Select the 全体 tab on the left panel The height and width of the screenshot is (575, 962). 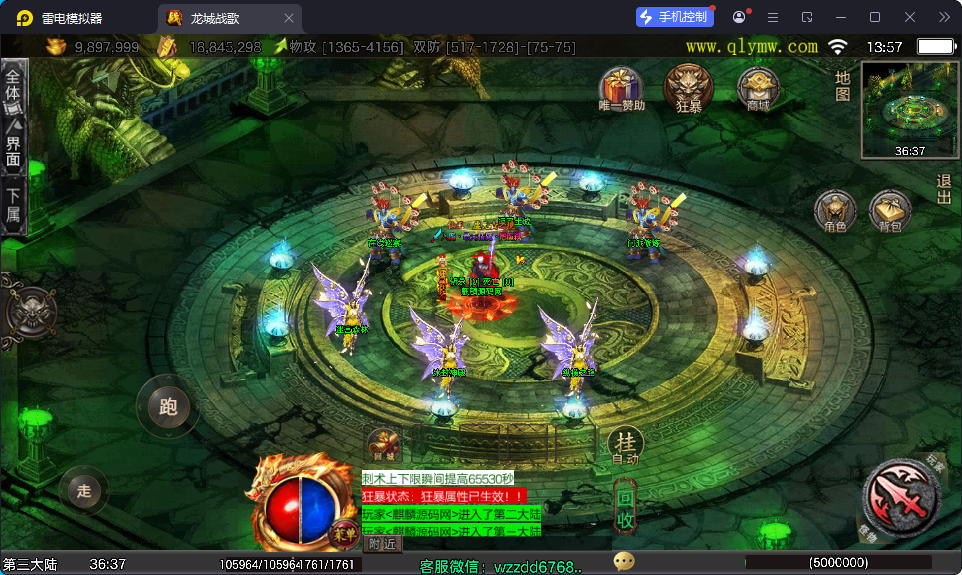[13, 84]
